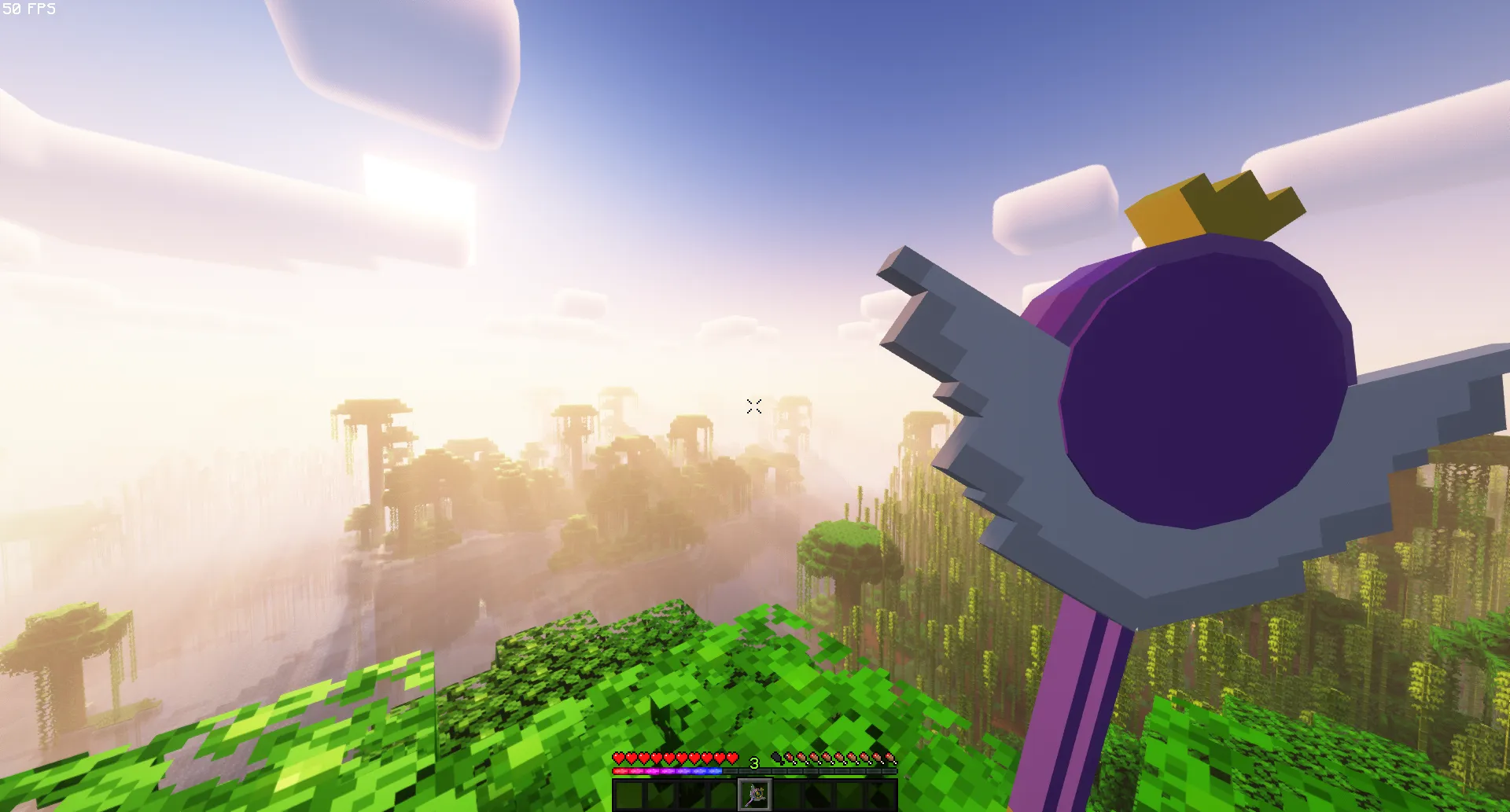Click the first red heart icon
Image resolution: width=1510 pixels, height=812 pixels.
(619, 759)
